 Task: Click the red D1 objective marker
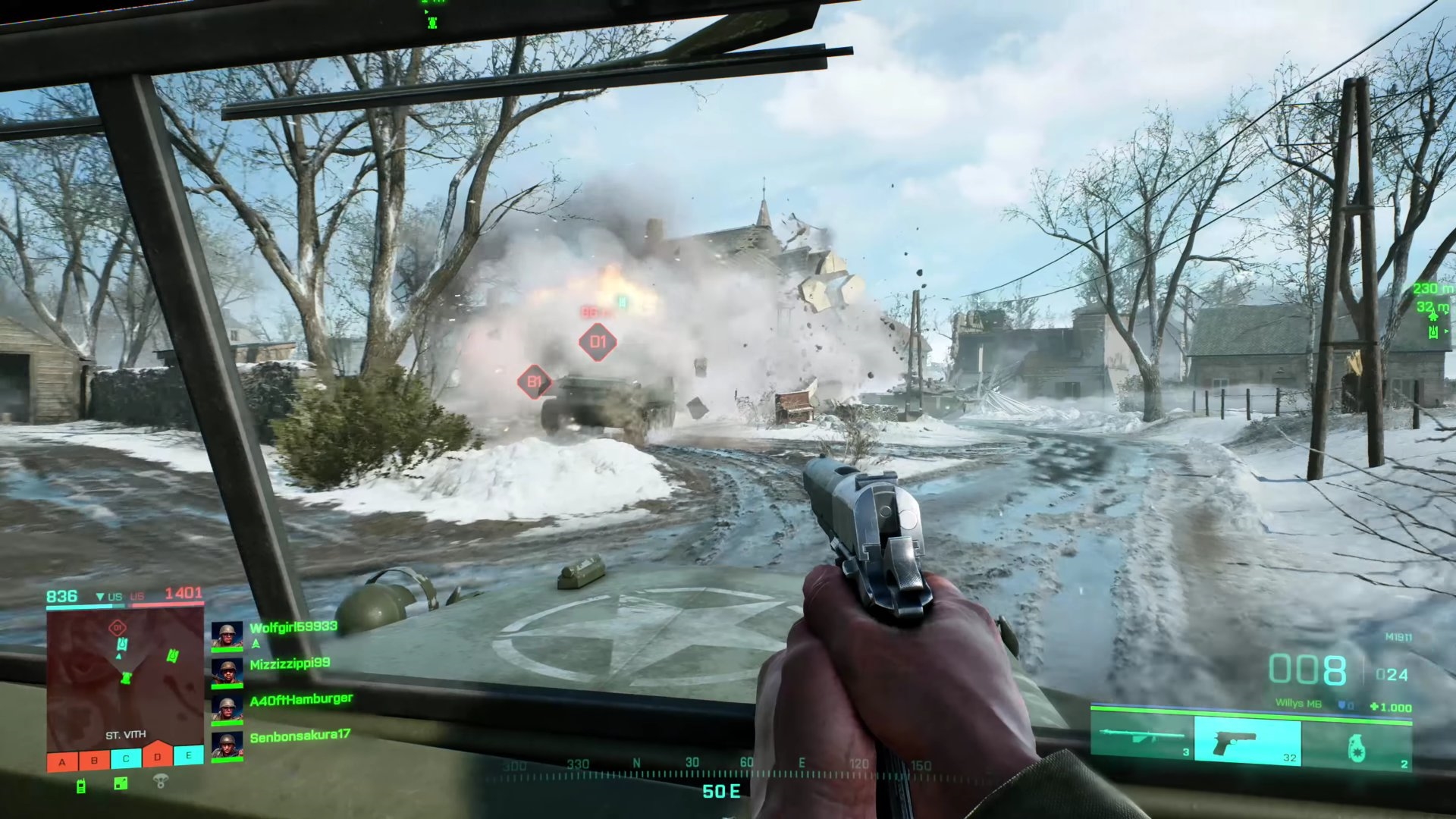[x=598, y=342]
